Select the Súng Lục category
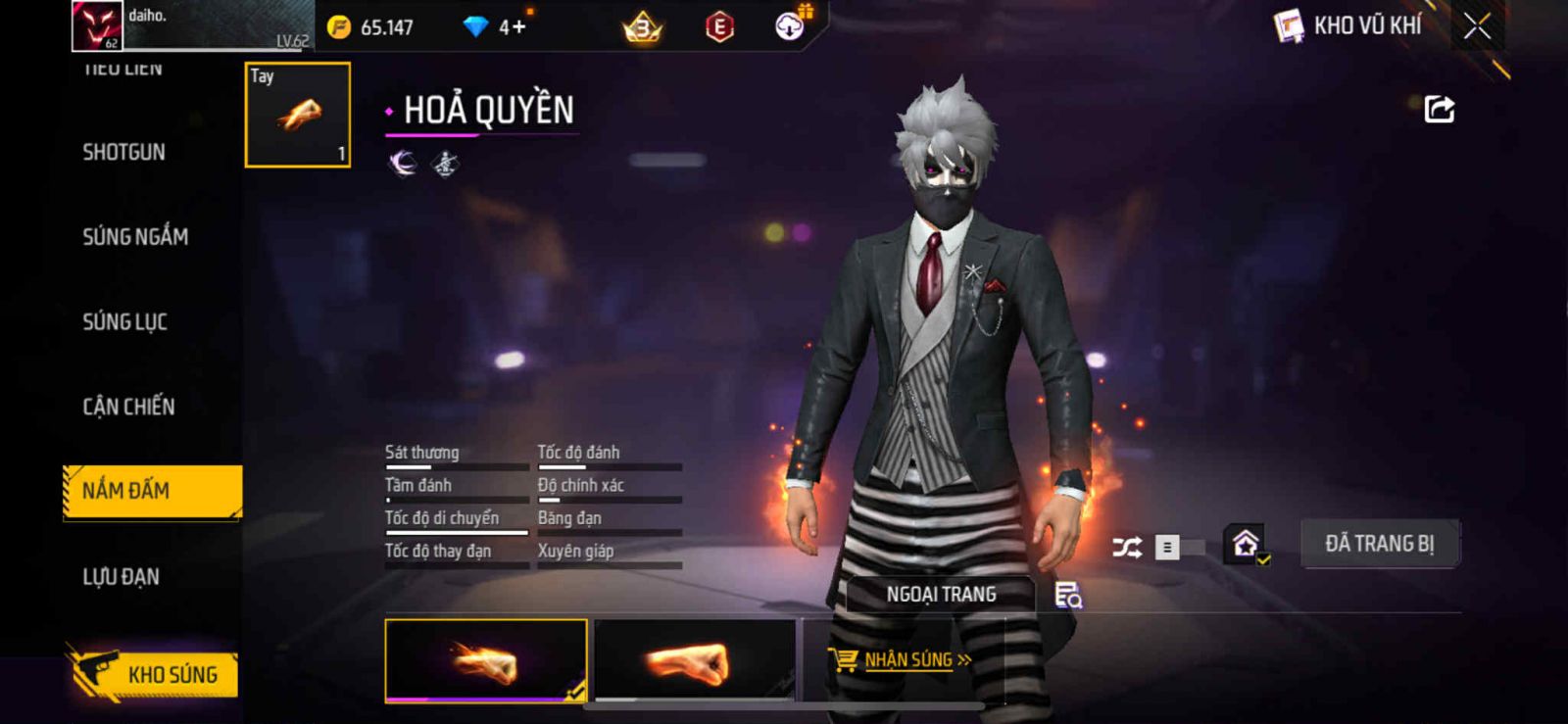 pos(125,322)
